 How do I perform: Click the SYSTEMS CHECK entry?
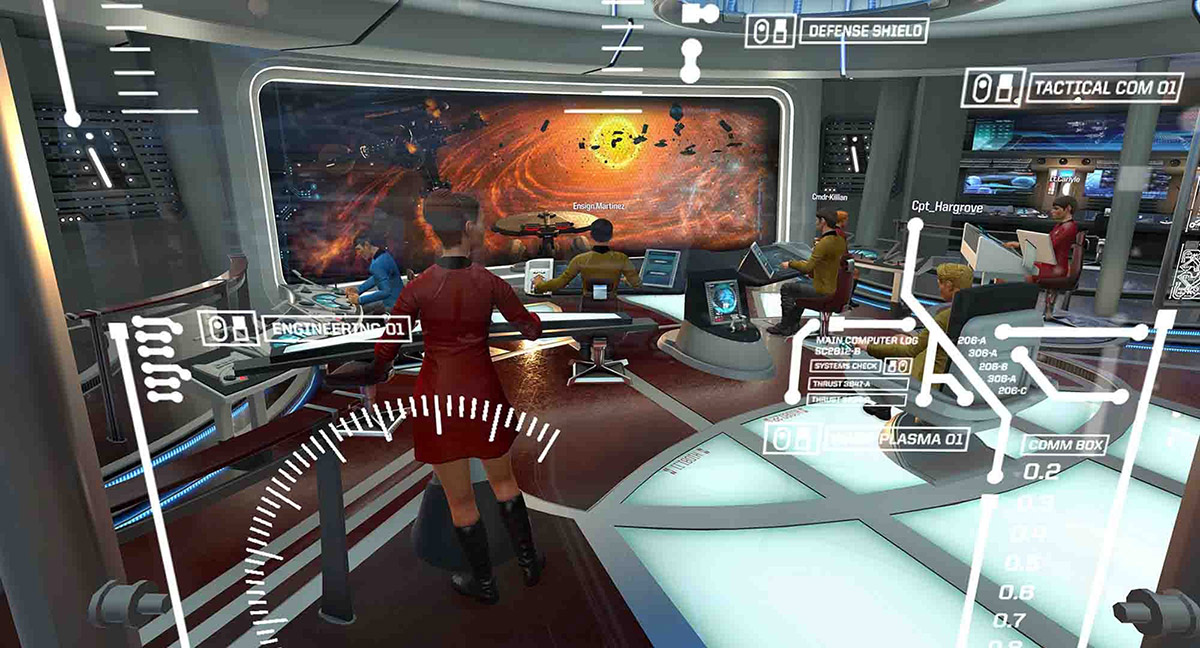click(x=846, y=367)
